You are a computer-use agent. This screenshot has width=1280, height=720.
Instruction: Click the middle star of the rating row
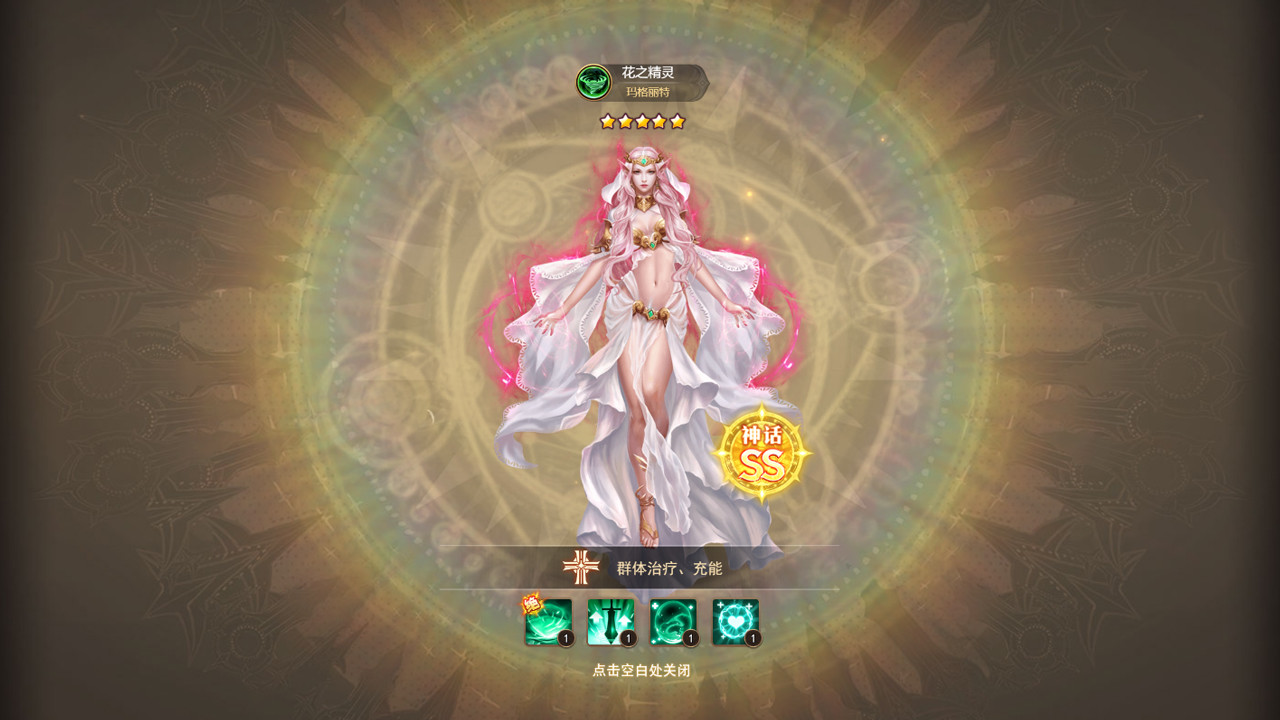641,120
